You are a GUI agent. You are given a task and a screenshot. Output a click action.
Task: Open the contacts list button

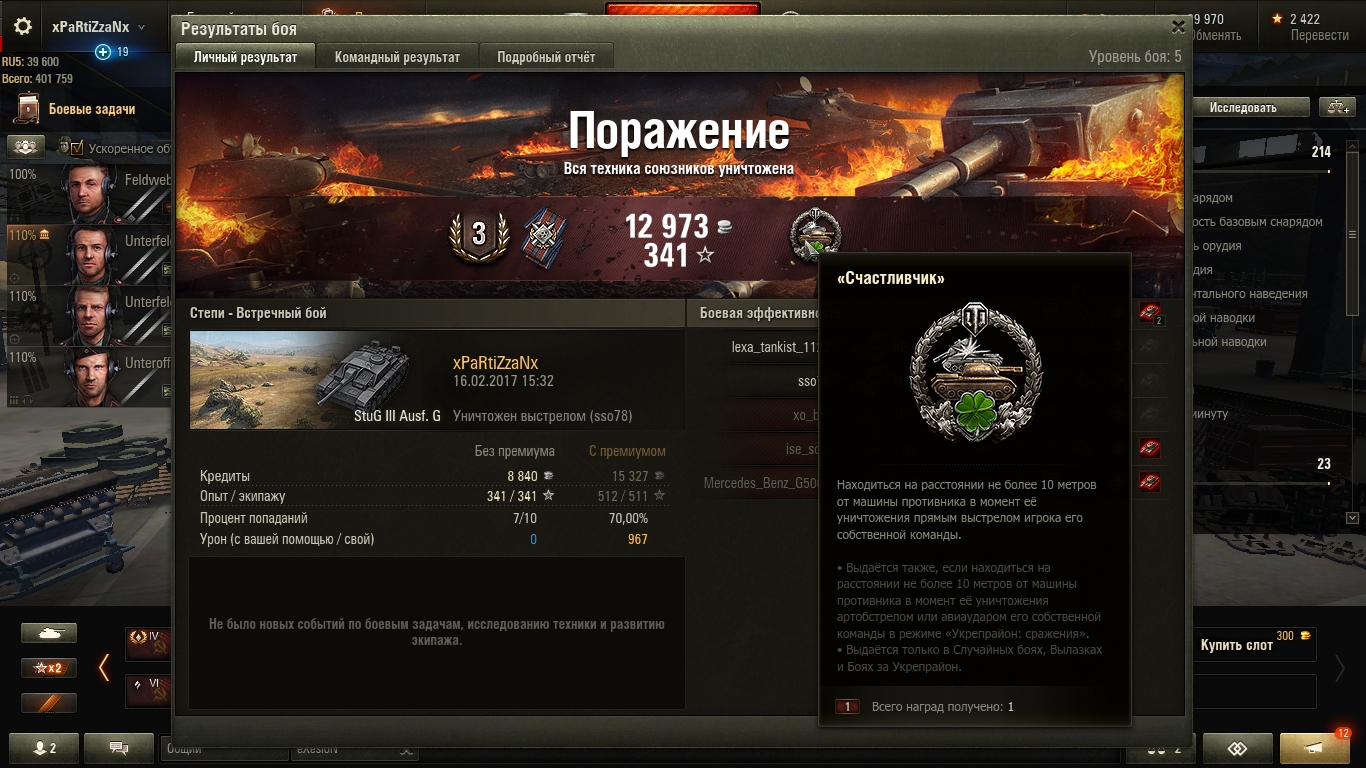tap(45, 748)
